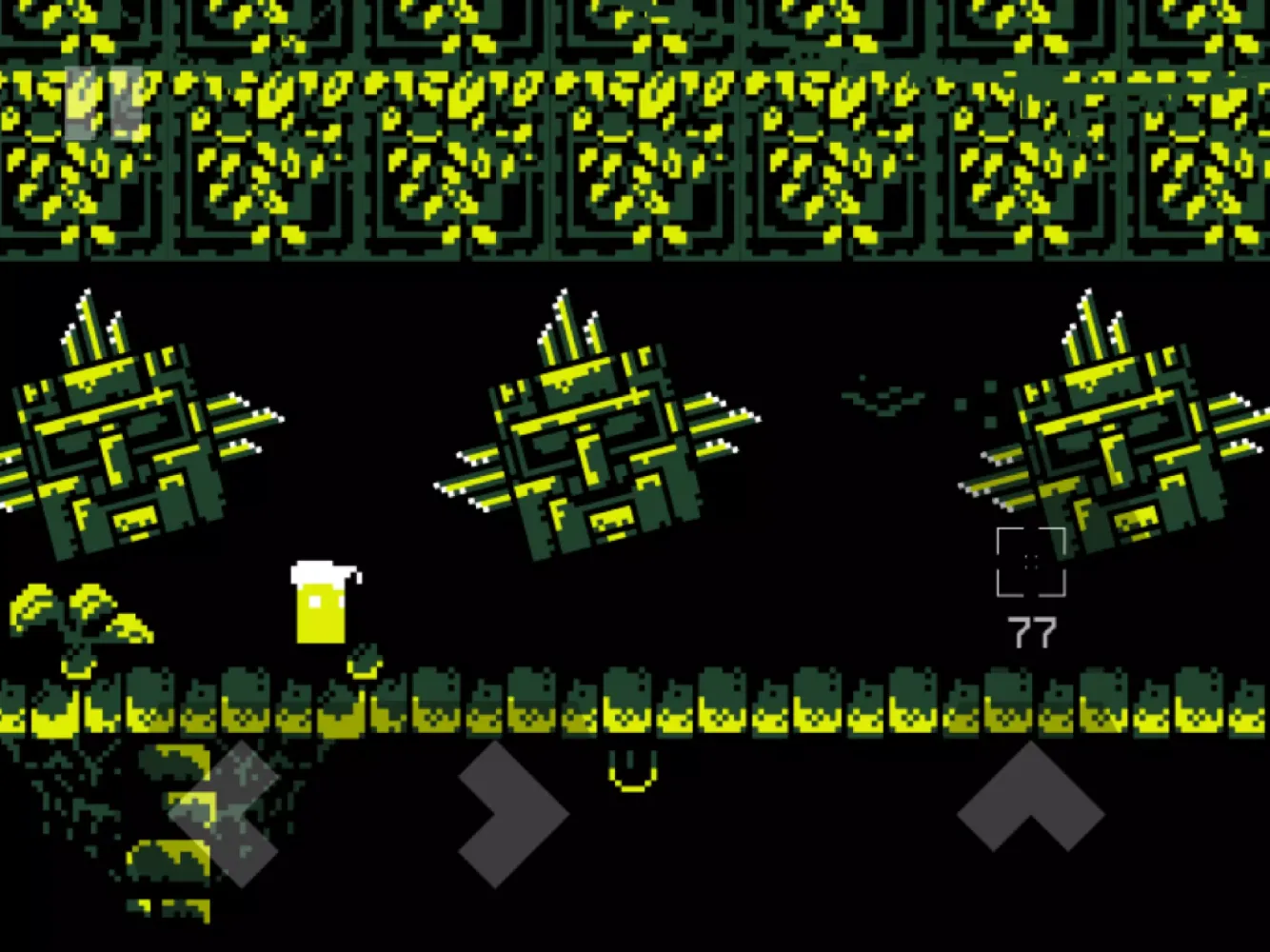Click the yellow droplet beside the beer mug

pos(364,666)
